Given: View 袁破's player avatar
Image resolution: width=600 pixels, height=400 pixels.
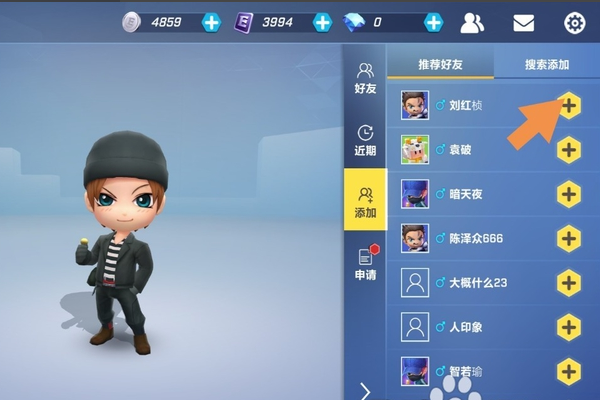Looking at the screenshot, I should (x=415, y=150).
